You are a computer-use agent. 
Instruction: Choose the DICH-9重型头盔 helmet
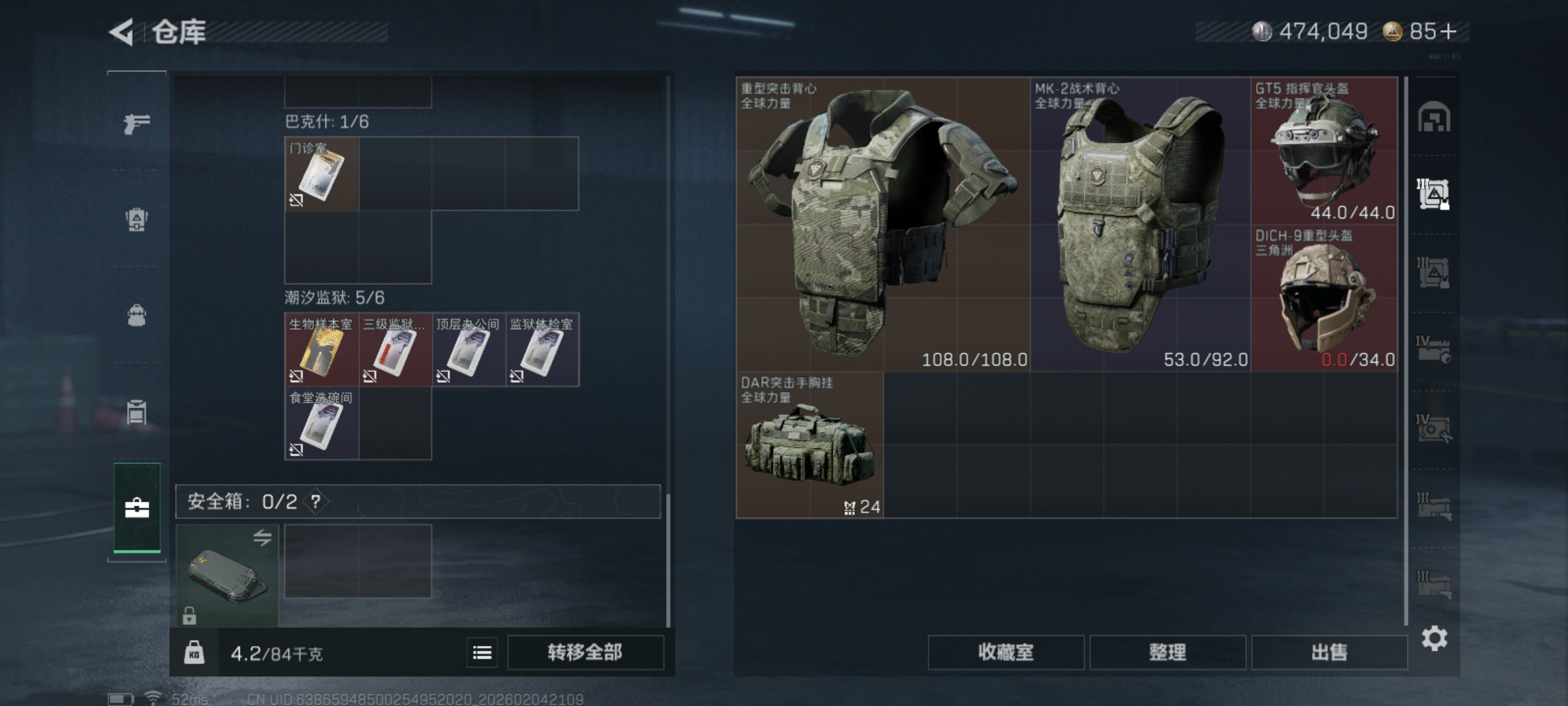(1324, 298)
